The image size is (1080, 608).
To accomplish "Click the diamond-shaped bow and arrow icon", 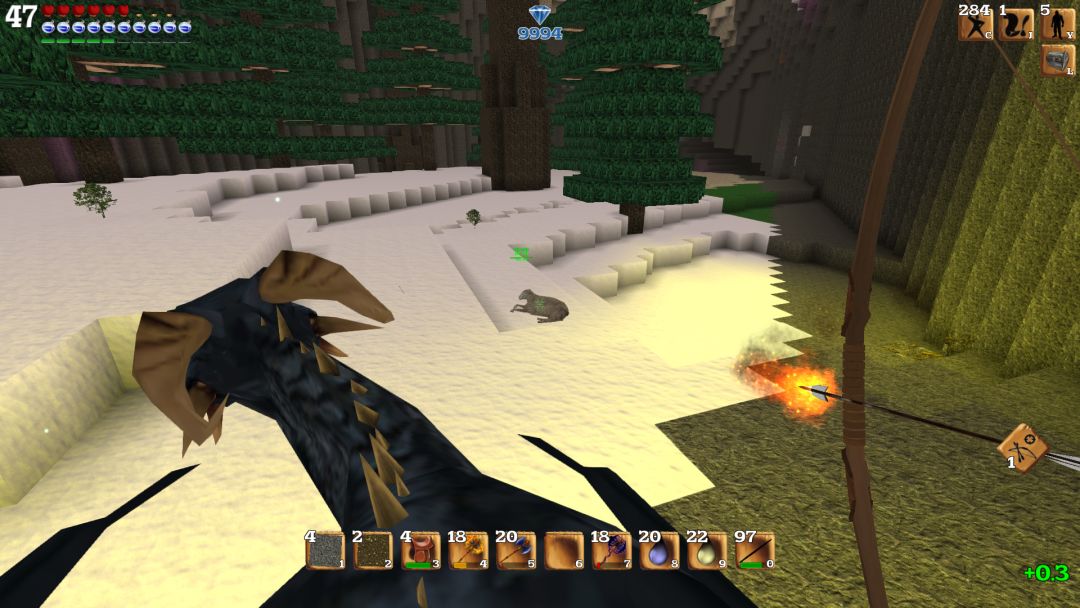I will 1023,447.
